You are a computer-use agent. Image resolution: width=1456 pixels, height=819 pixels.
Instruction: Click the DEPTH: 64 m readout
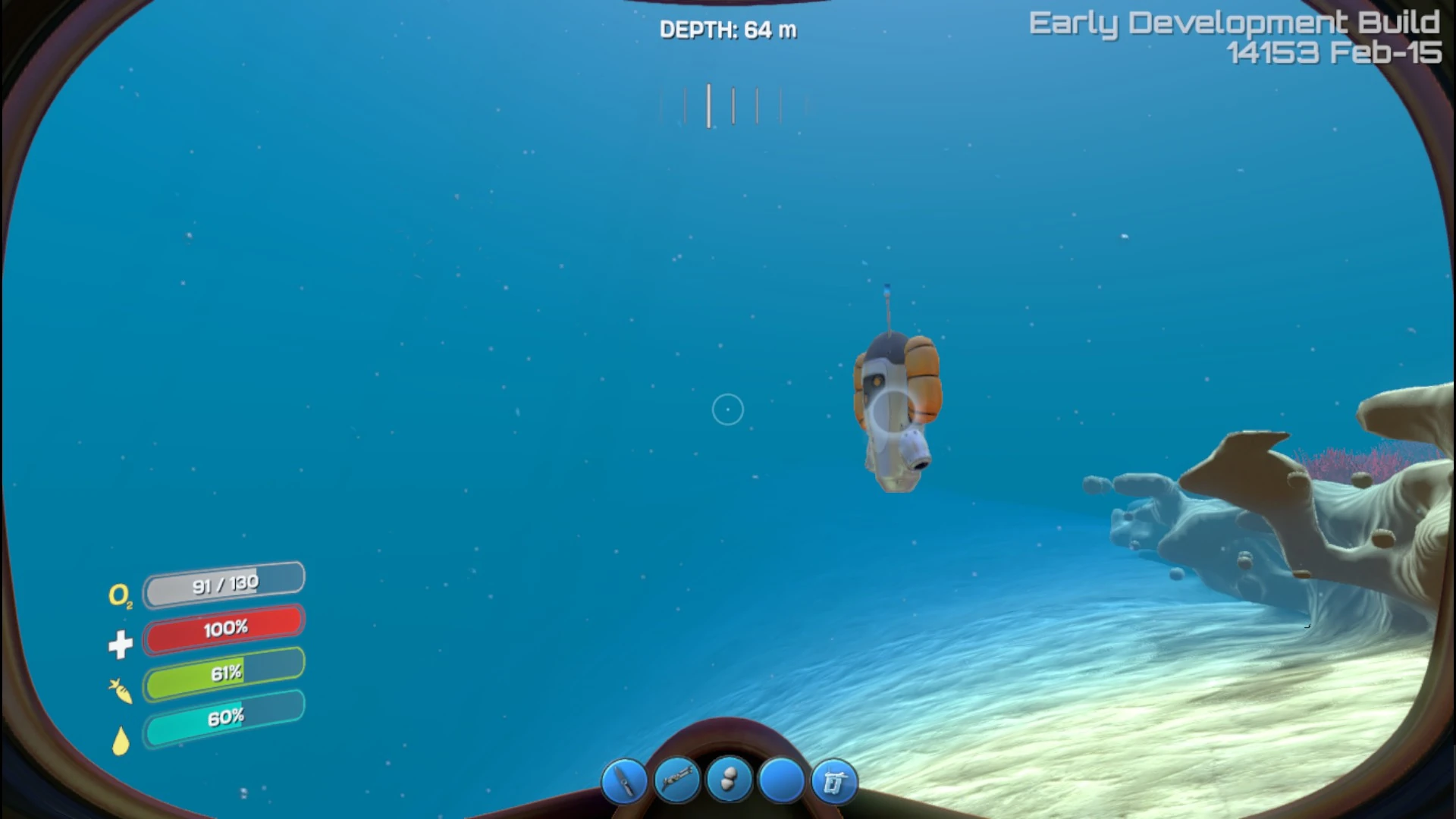pyautogui.click(x=727, y=30)
